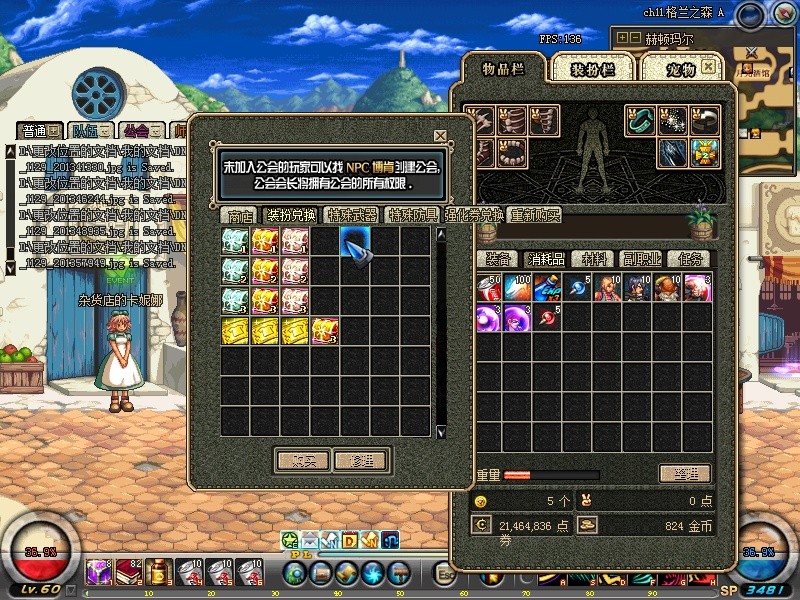Switch to the 副职业 inventory category
The height and width of the screenshot is (600, 800).
pyautogui.click(x=642, y=259)
